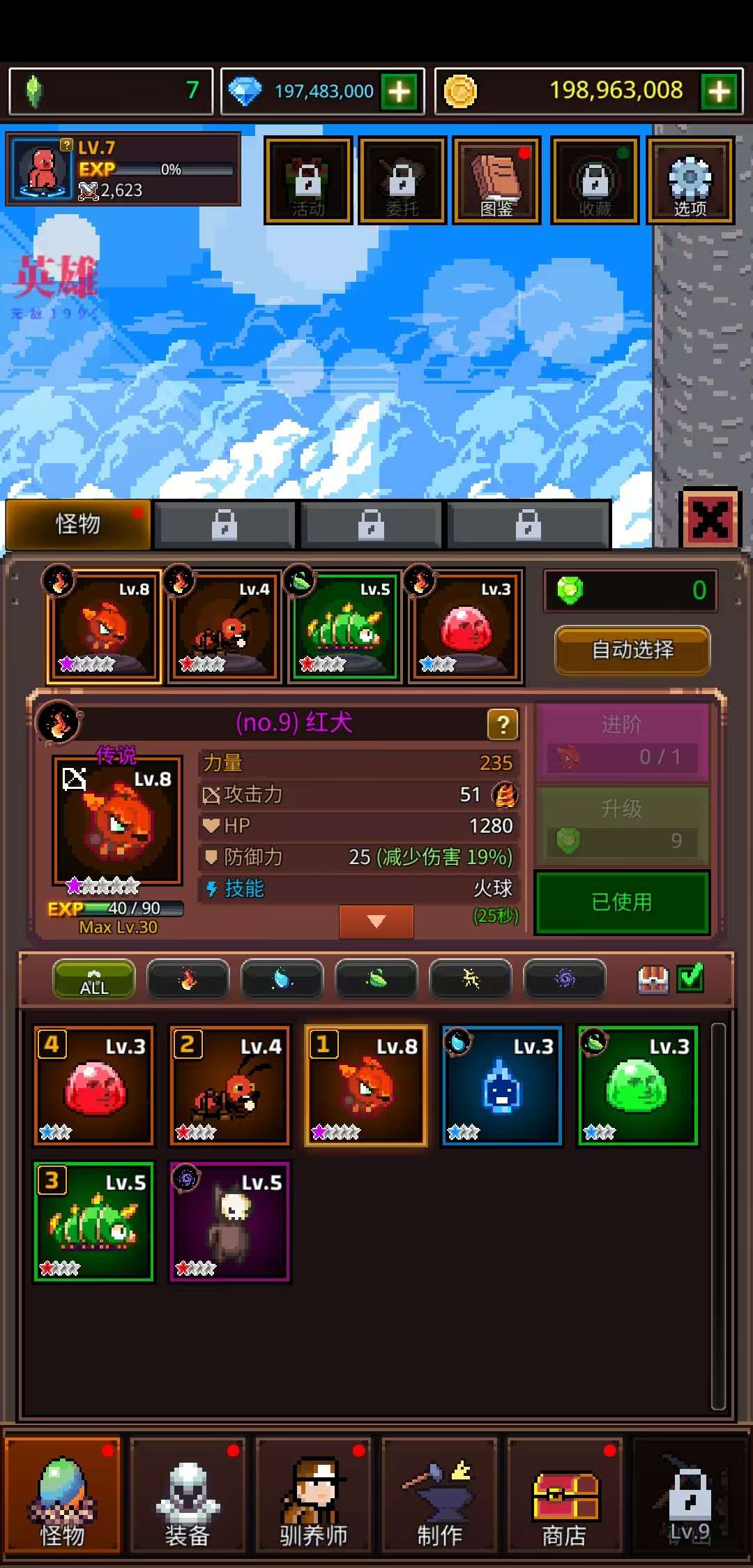Select the blue flame Lv.3 monster
This screenshot has width=753, height=1568.
502,1085
